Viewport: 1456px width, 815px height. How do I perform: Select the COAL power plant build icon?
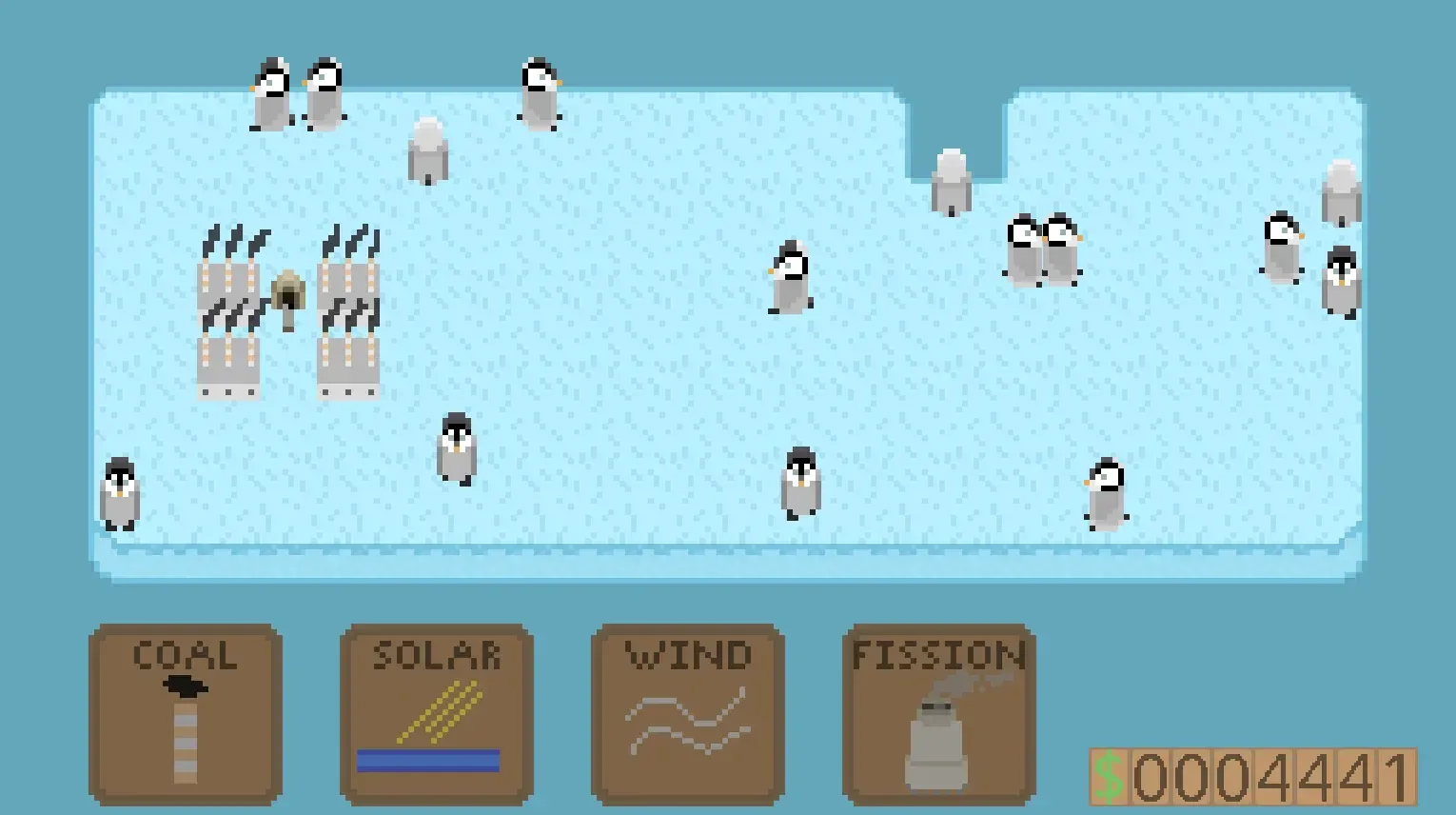coord(187,714)
